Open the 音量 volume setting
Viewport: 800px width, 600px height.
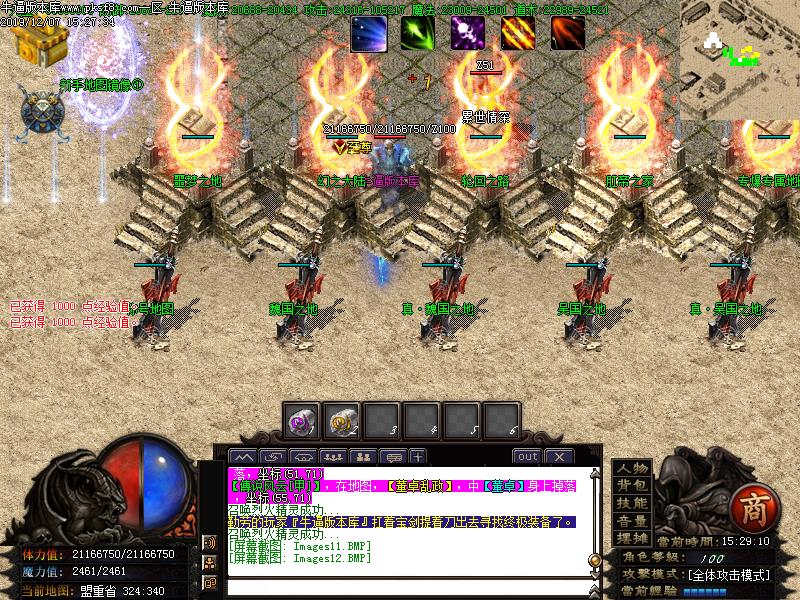click(631, 521)
